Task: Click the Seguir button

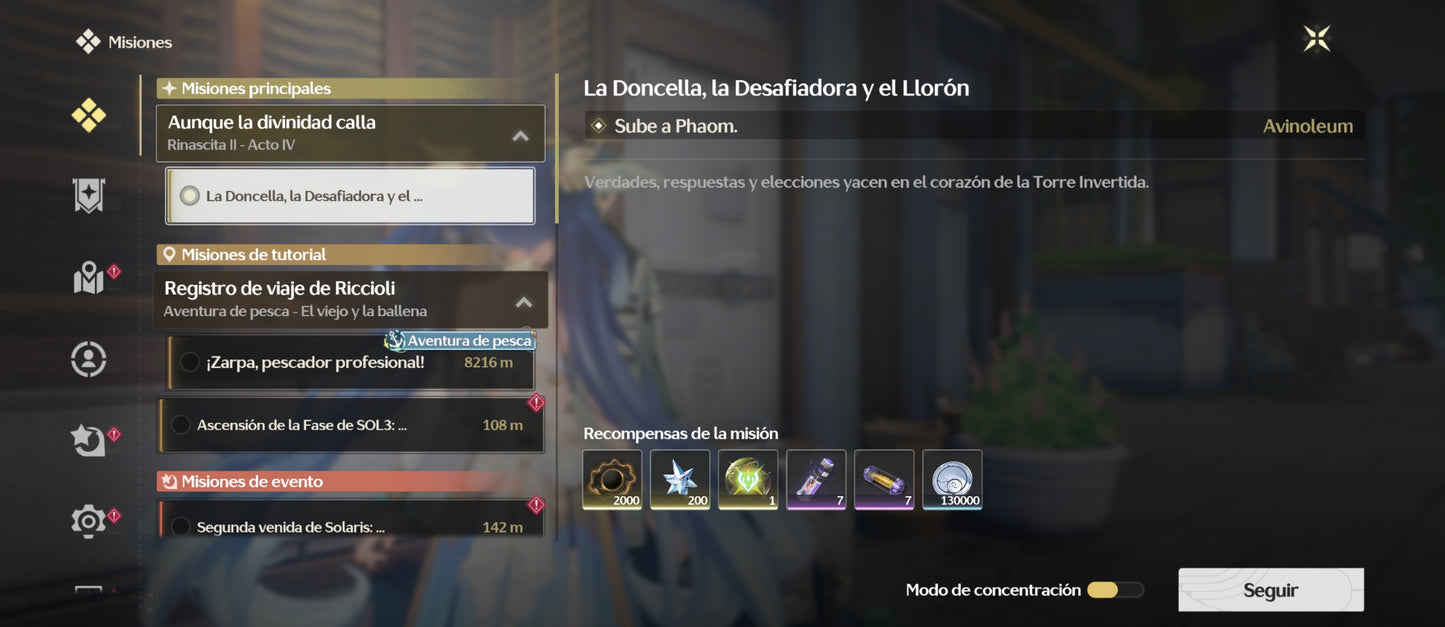Action: click(1270, 590)
